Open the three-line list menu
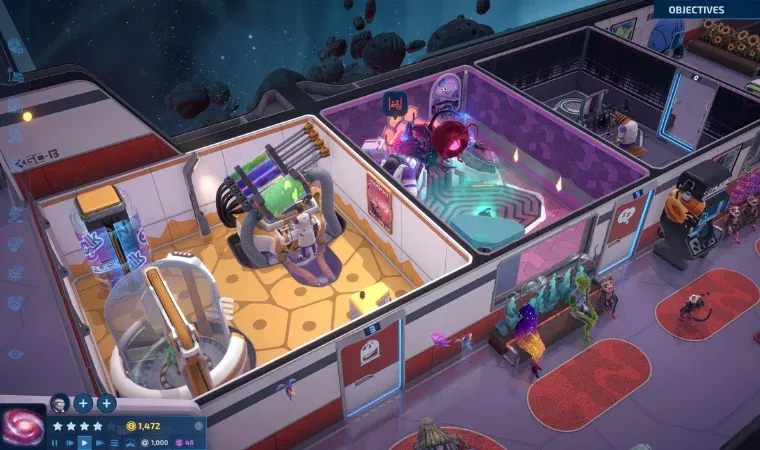Image resolution: width=760 pixels, height=450 pixels. [x=112, y=441]
